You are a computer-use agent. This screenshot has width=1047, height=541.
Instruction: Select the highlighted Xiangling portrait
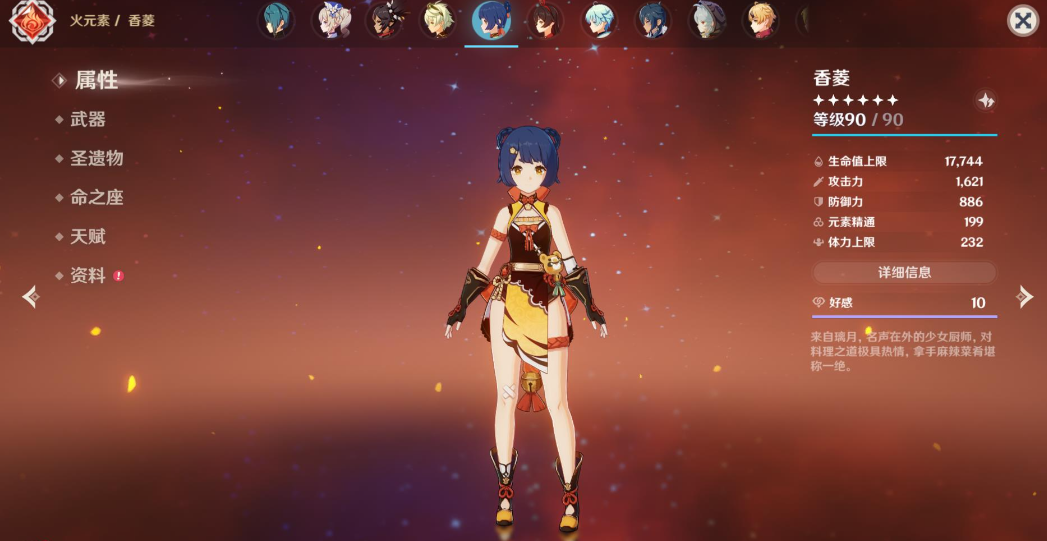(491, 20)
